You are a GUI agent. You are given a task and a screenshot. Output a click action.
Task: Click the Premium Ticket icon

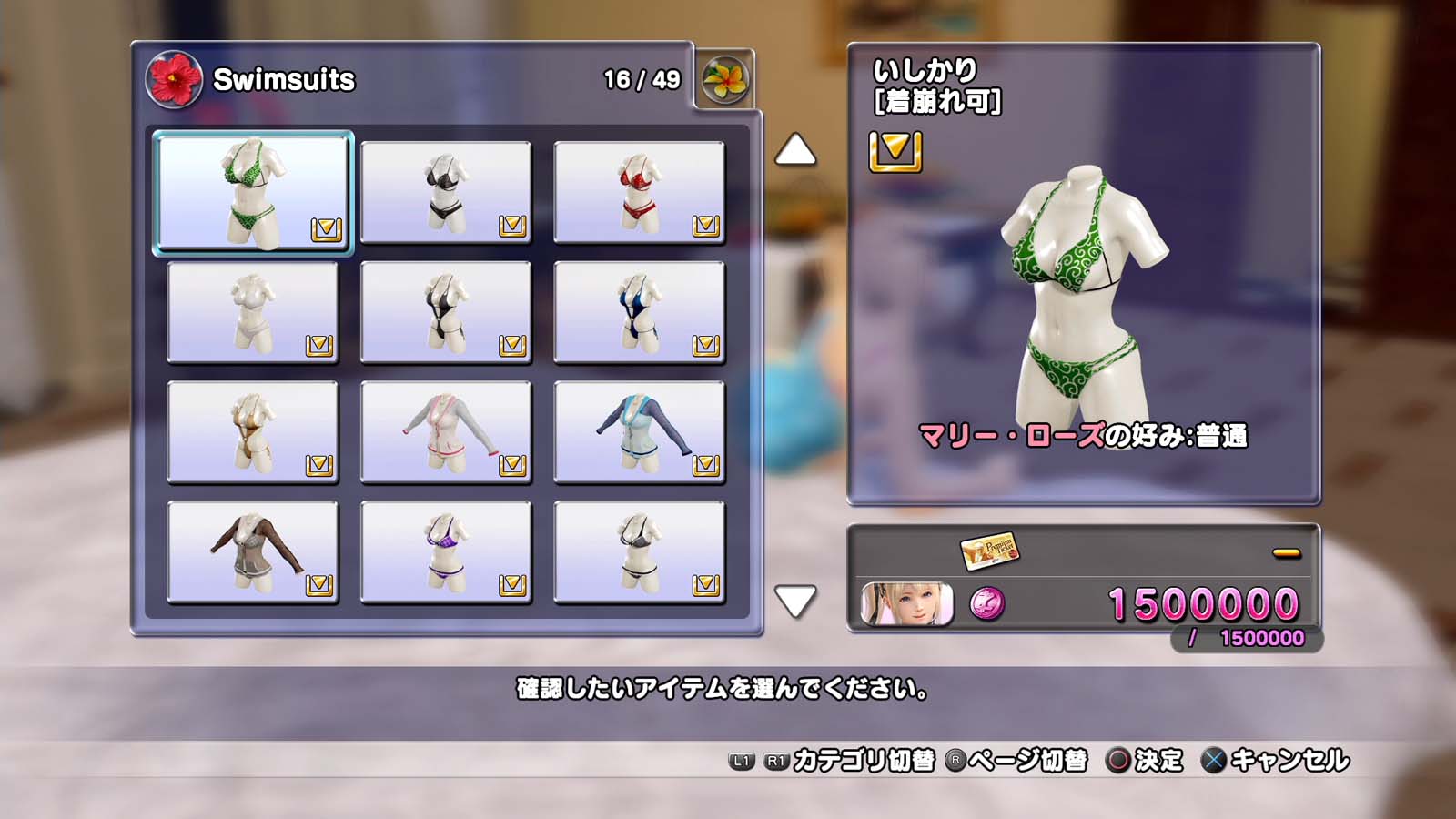point(989,550)
